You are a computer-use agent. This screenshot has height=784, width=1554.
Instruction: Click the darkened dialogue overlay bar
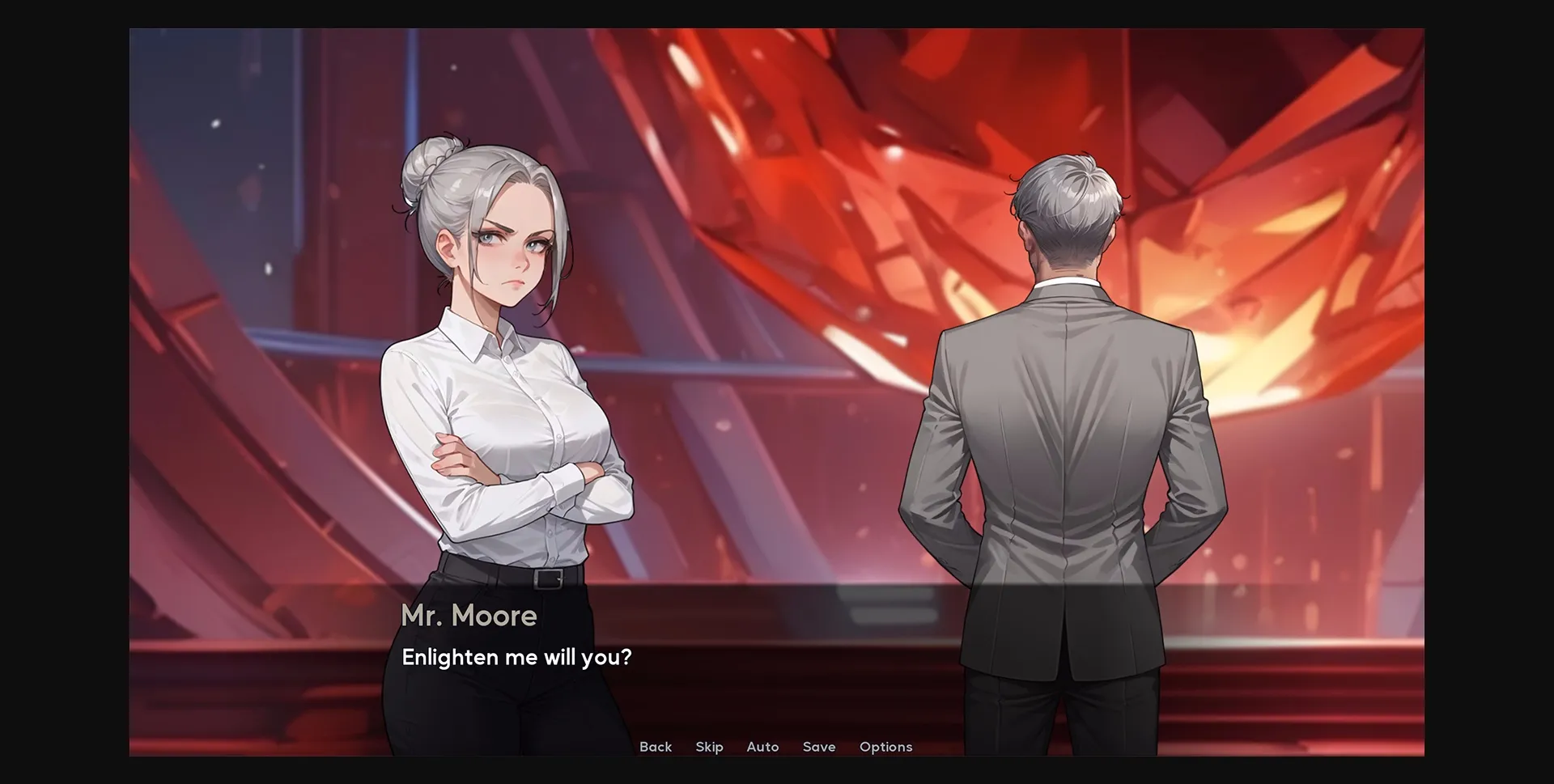(x=777, y=639)
